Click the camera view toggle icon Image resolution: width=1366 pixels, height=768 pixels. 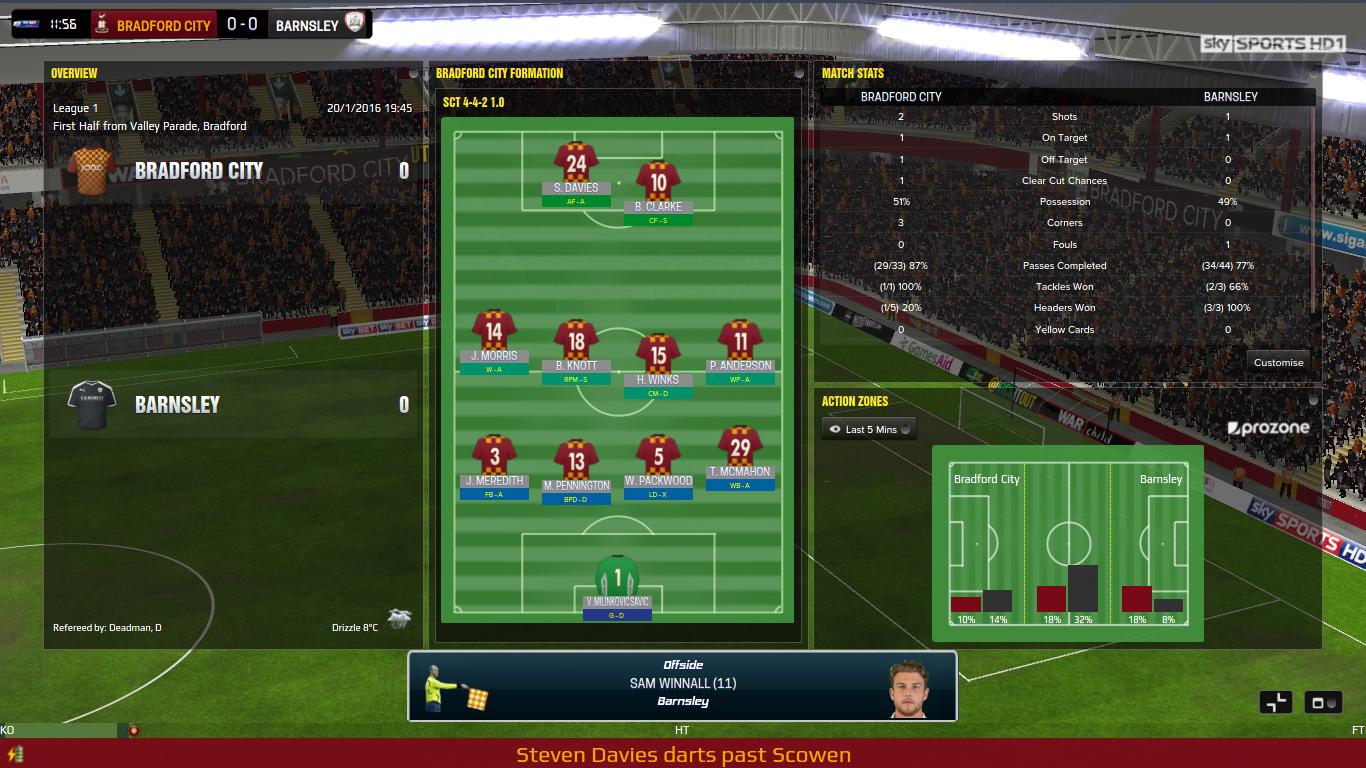click(x=1324, y=702)
